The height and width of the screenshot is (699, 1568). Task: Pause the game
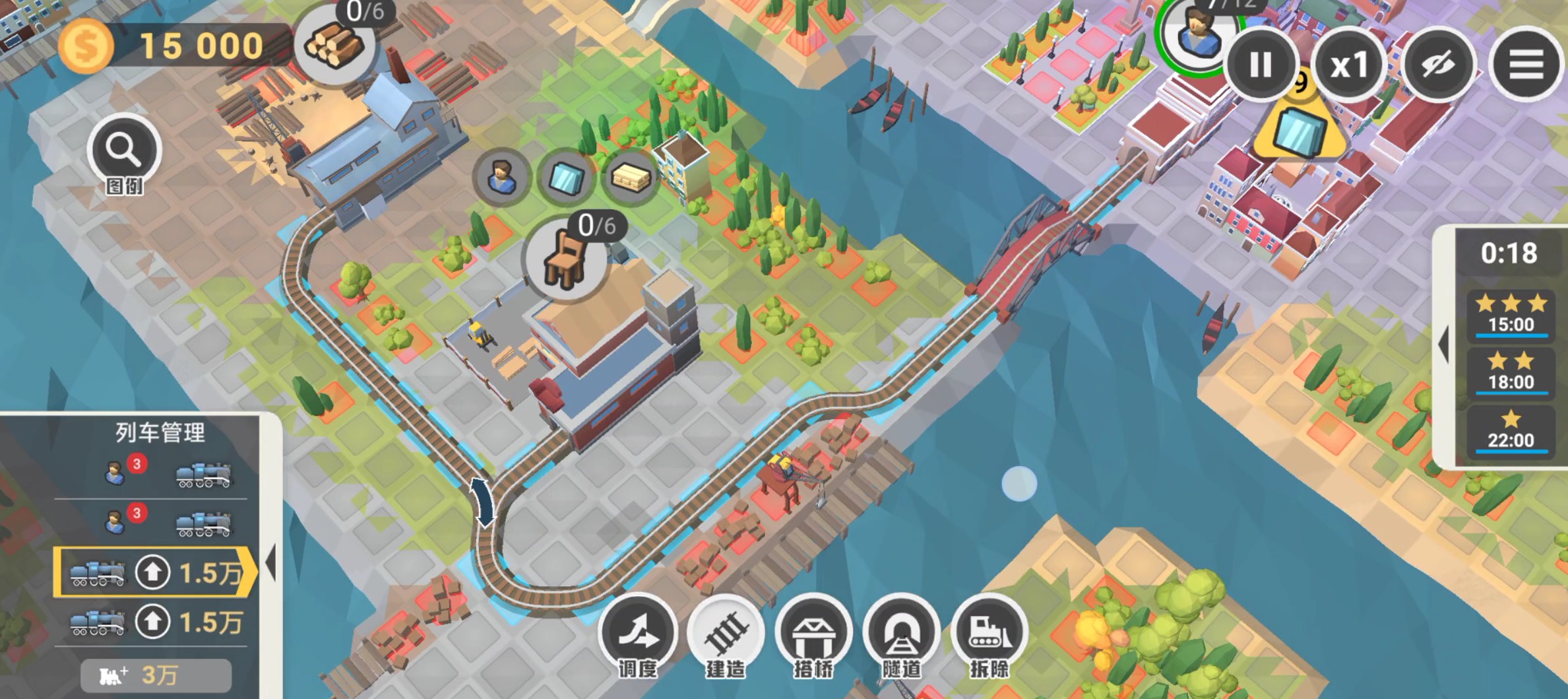click(x=1260, y=65)
